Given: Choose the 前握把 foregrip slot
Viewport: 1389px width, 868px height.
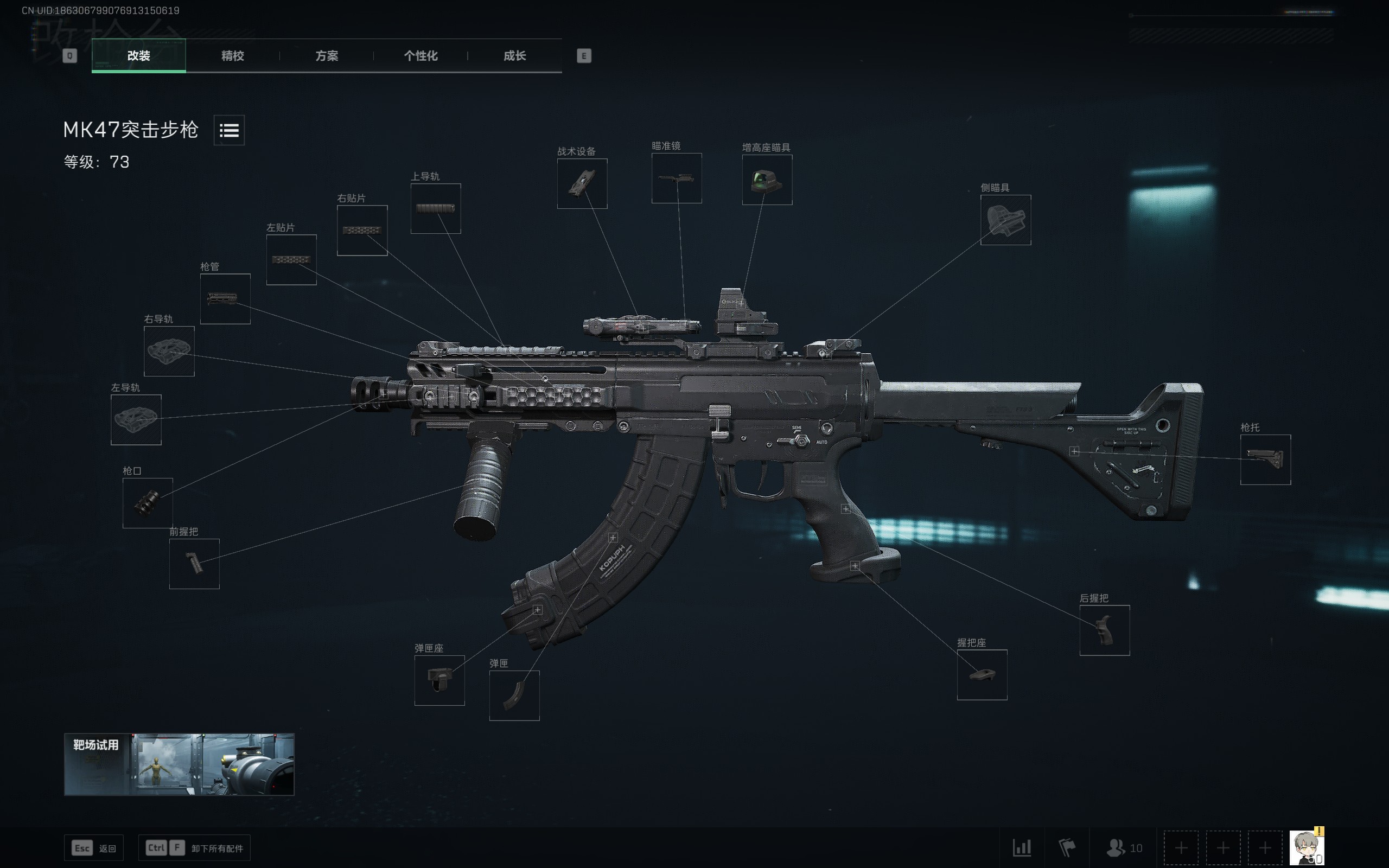Looking at the screenshot, I should coord(194,564).
